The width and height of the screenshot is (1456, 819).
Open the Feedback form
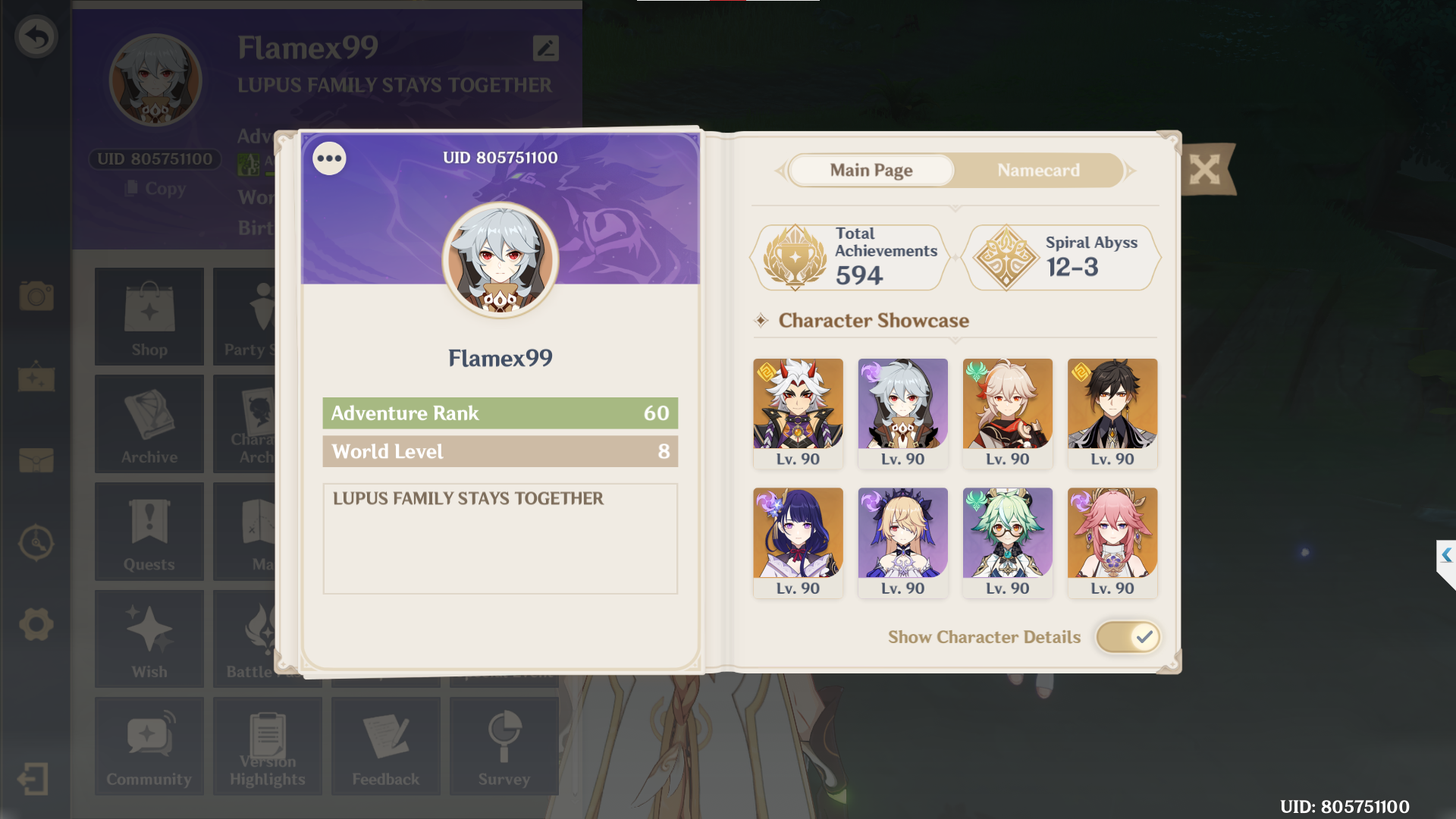pos(385,746)
